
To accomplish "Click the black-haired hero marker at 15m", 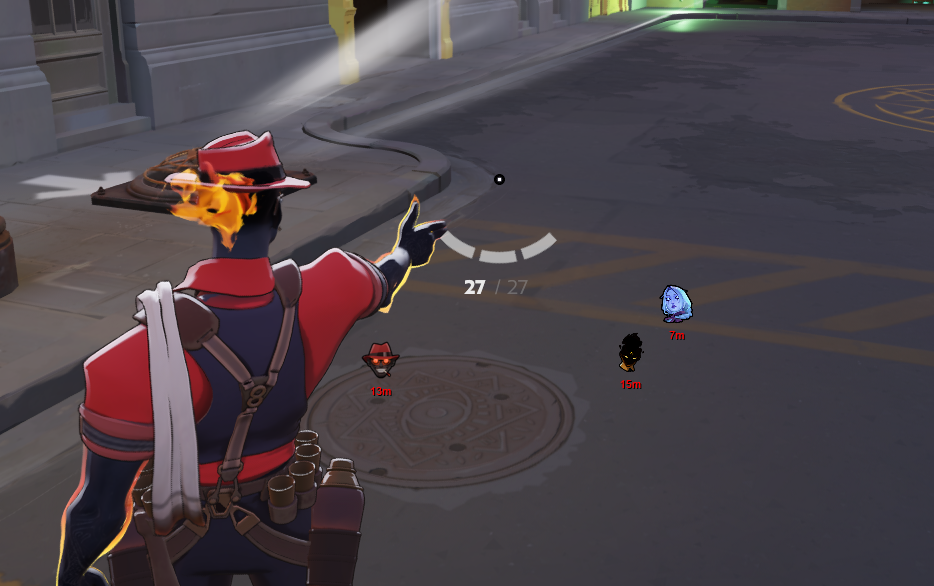I will tap(630, 352).
